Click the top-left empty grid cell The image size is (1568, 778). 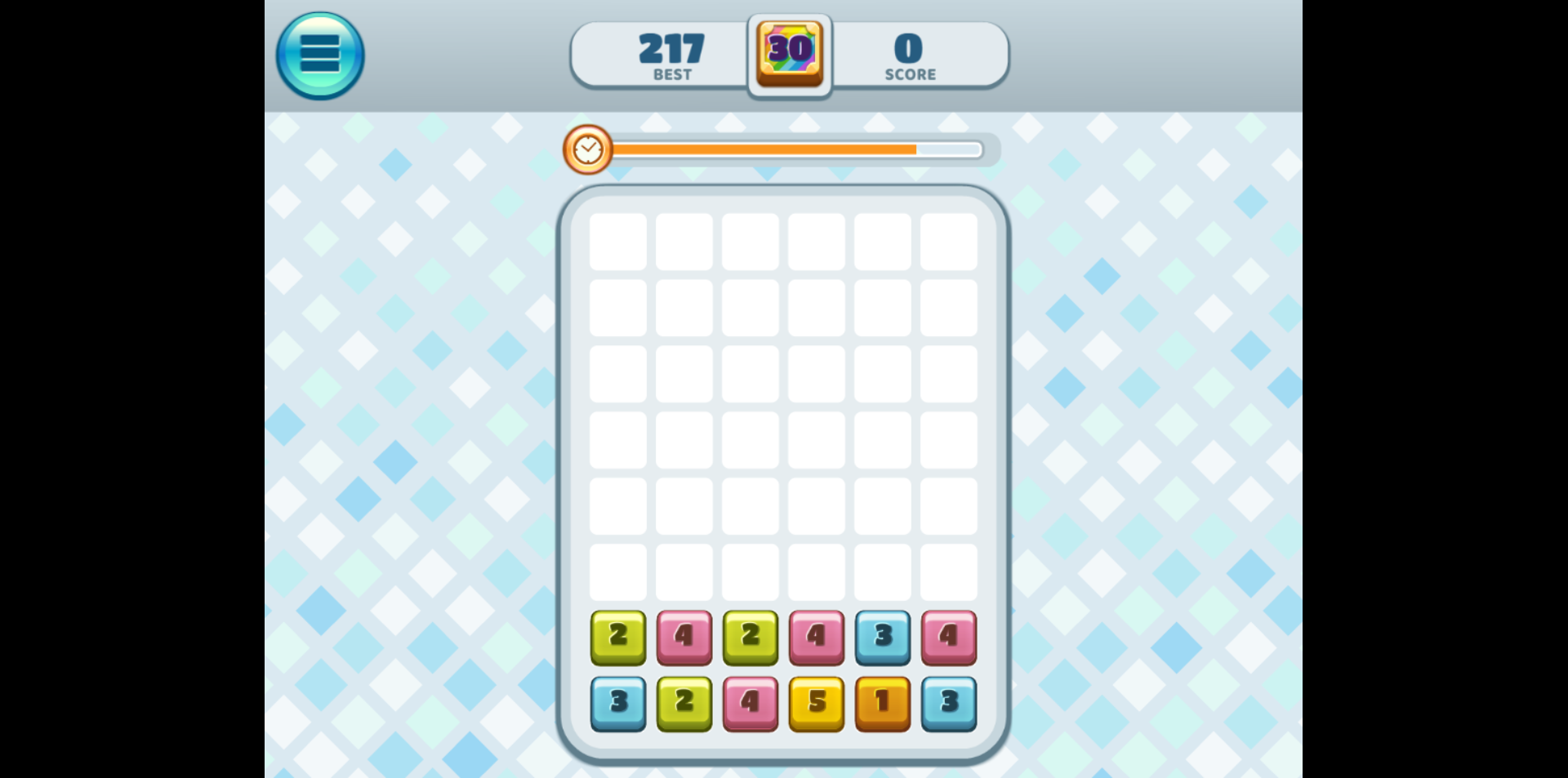pyautogui.click(x=618, y=241)
